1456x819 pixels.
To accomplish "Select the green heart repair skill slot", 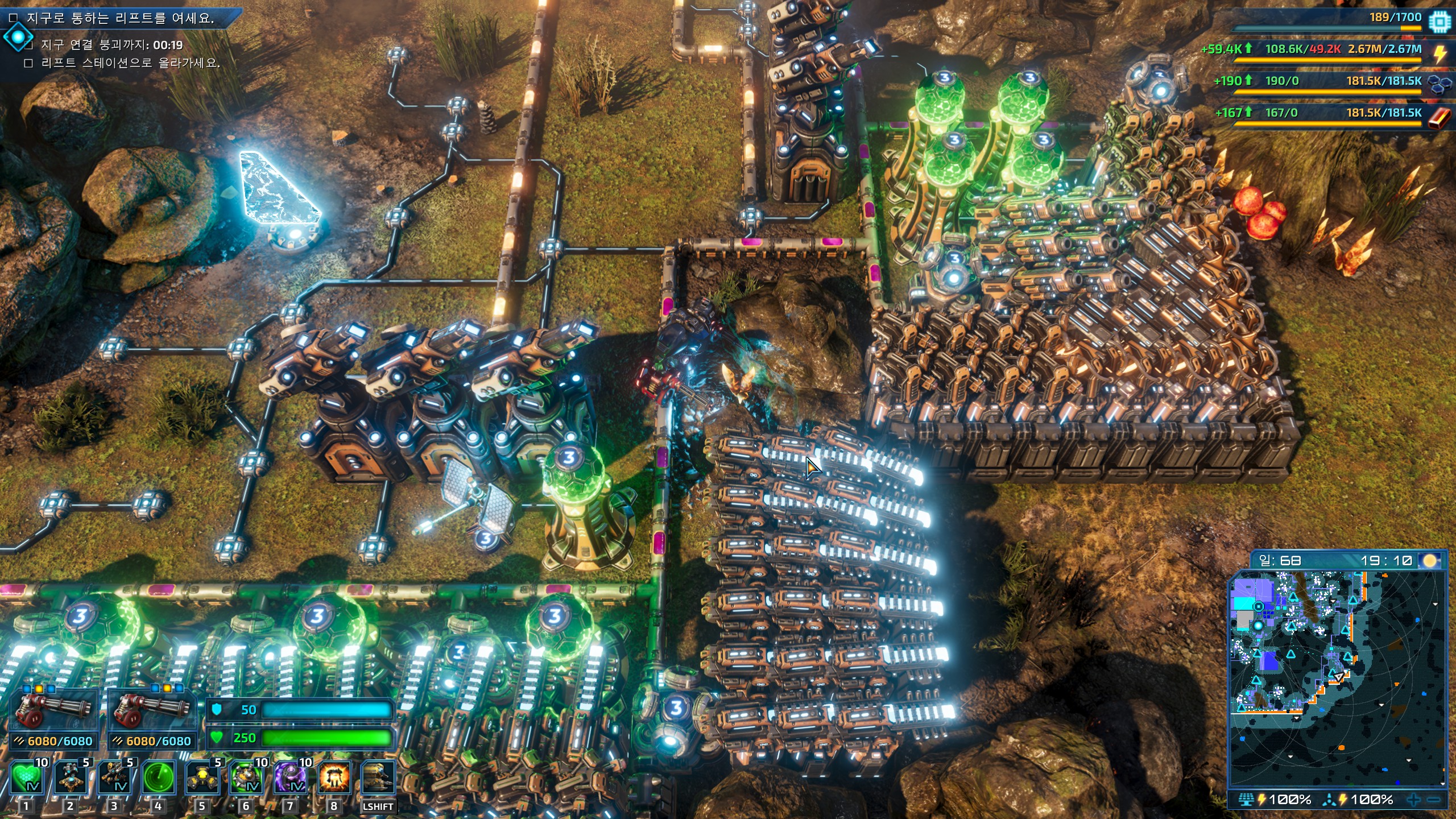I will (26, 778).
